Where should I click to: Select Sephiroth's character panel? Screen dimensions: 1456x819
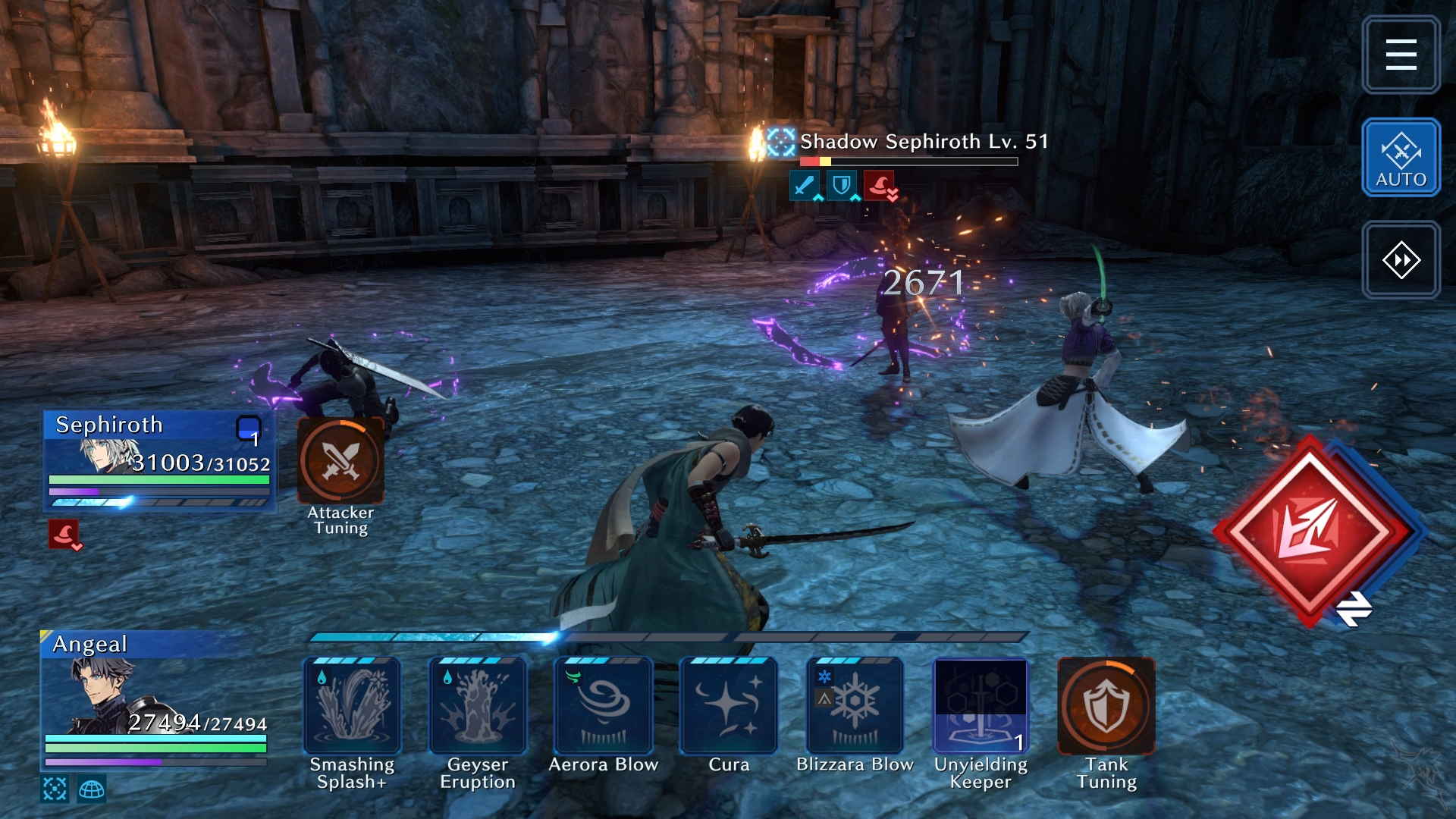coord(158,460)
